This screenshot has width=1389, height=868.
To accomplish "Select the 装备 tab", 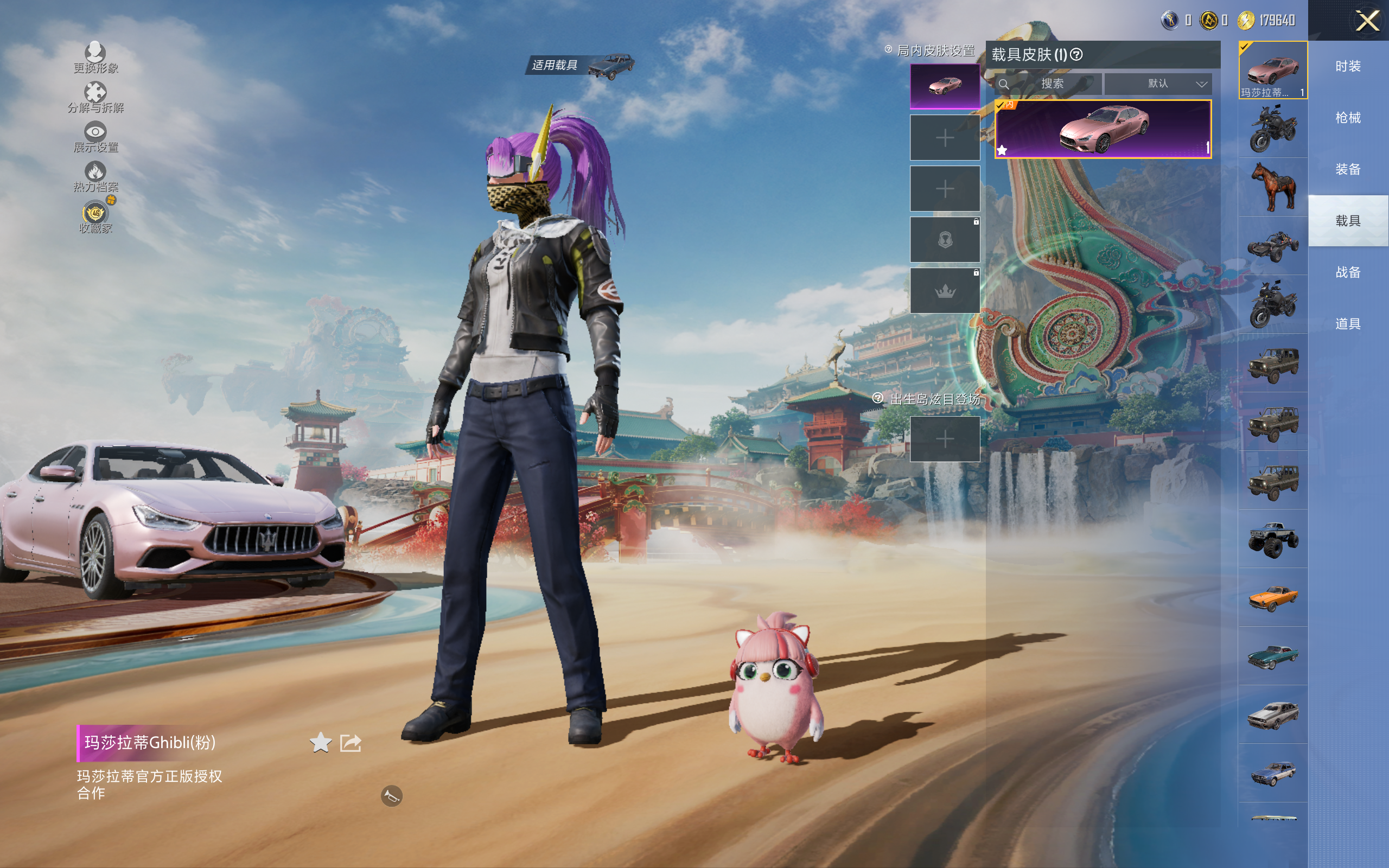I will (1348, 169).
